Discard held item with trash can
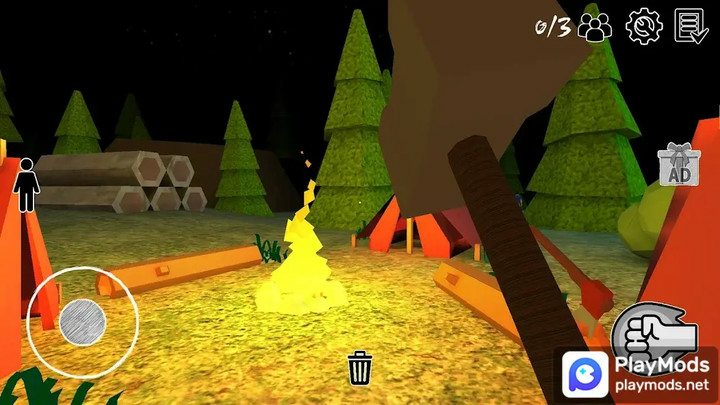This screenshot has width=720, height=405. [x=360, y=367]
